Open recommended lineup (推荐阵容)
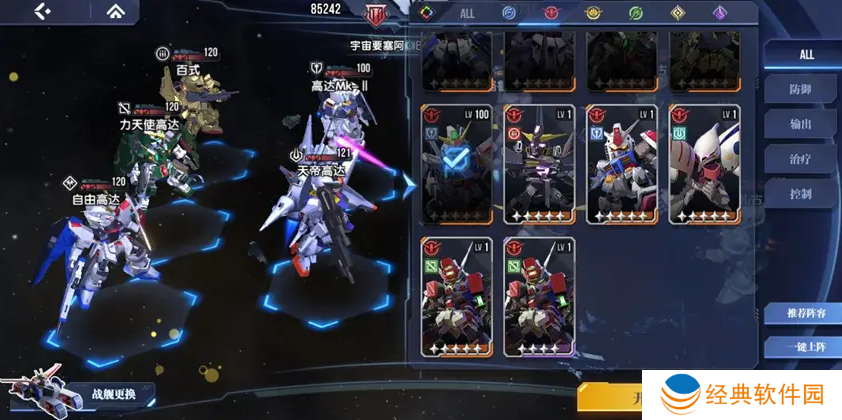The width and height of the screenshot is (842, 420). click(x=801, y=314)
